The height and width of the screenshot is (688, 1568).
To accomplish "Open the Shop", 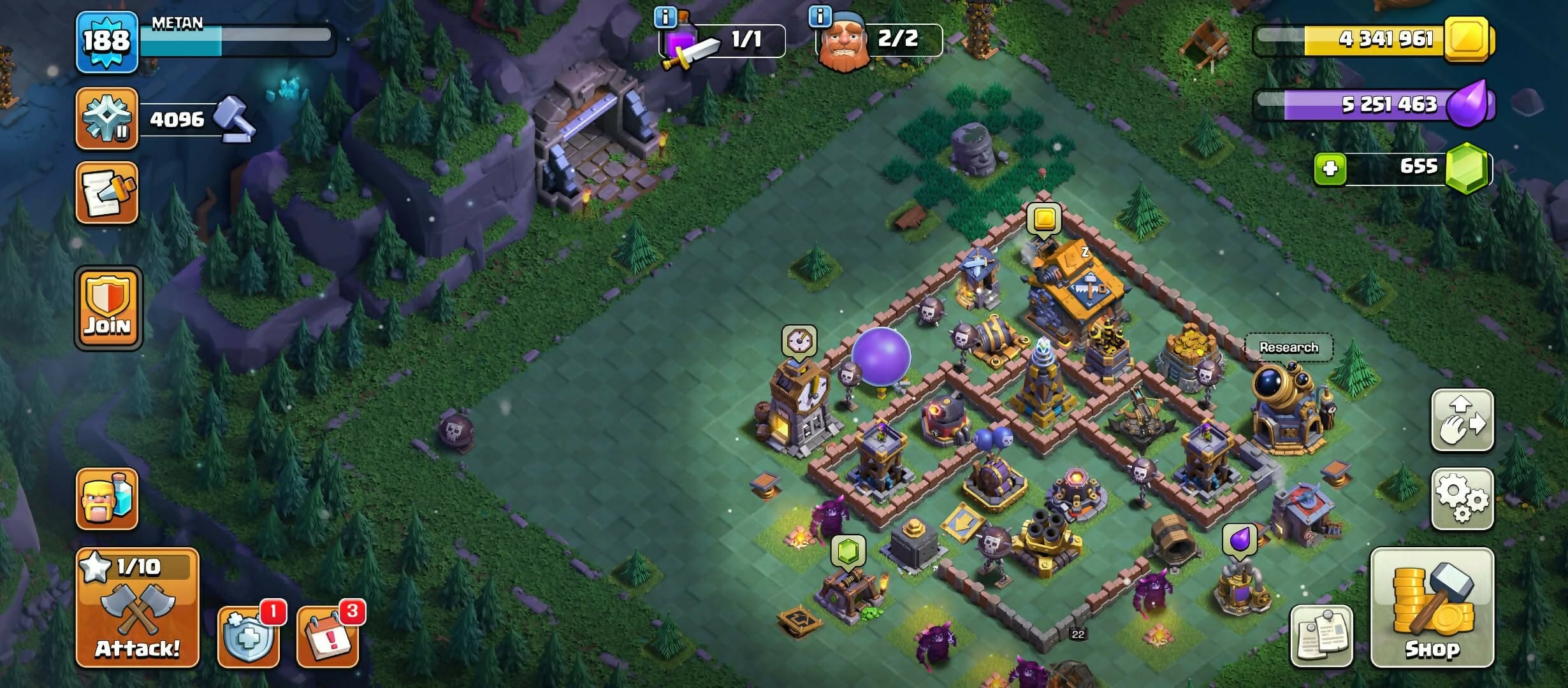I will point(1432,608).
